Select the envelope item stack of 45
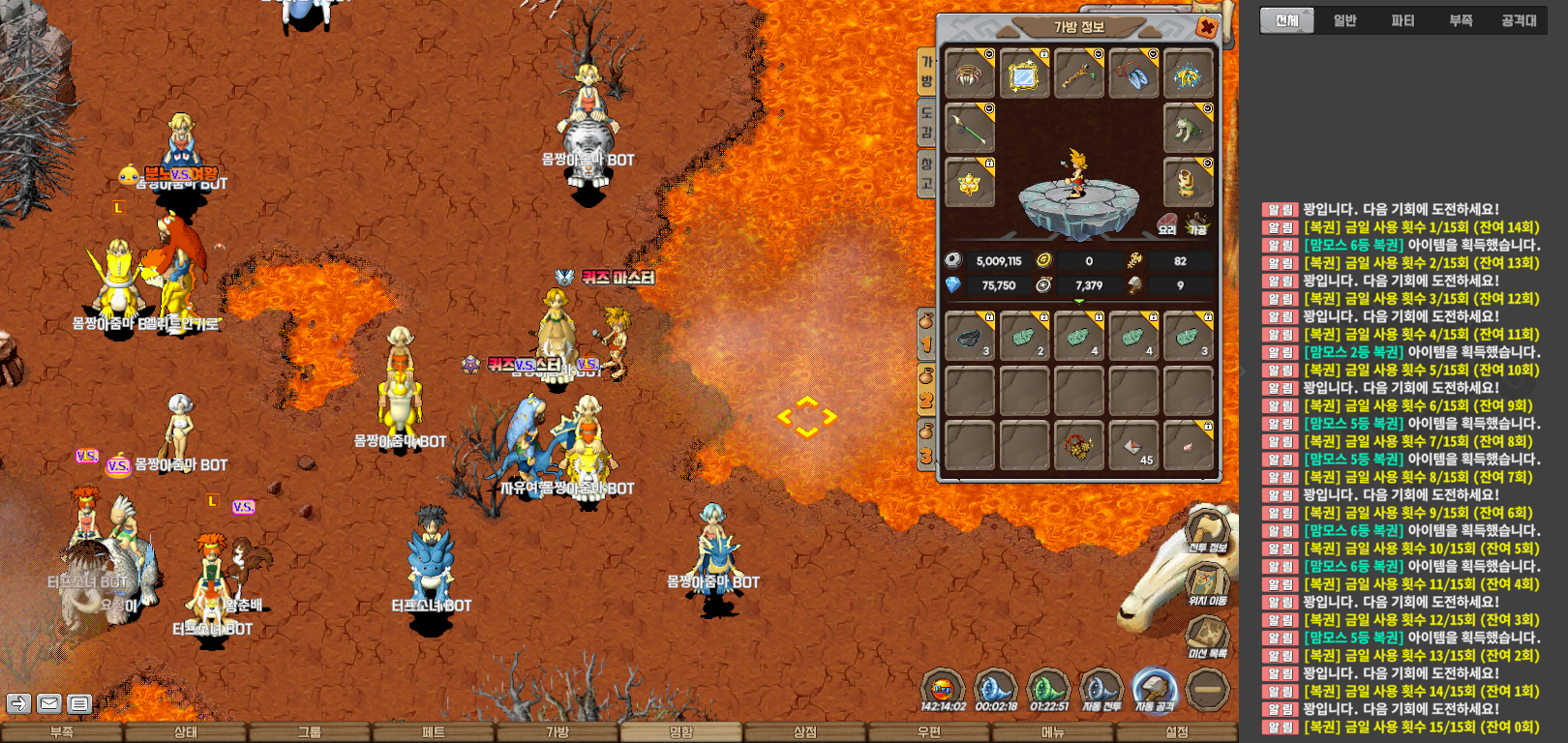This screenshot has width=1568, height=743. coord(1133,446)
